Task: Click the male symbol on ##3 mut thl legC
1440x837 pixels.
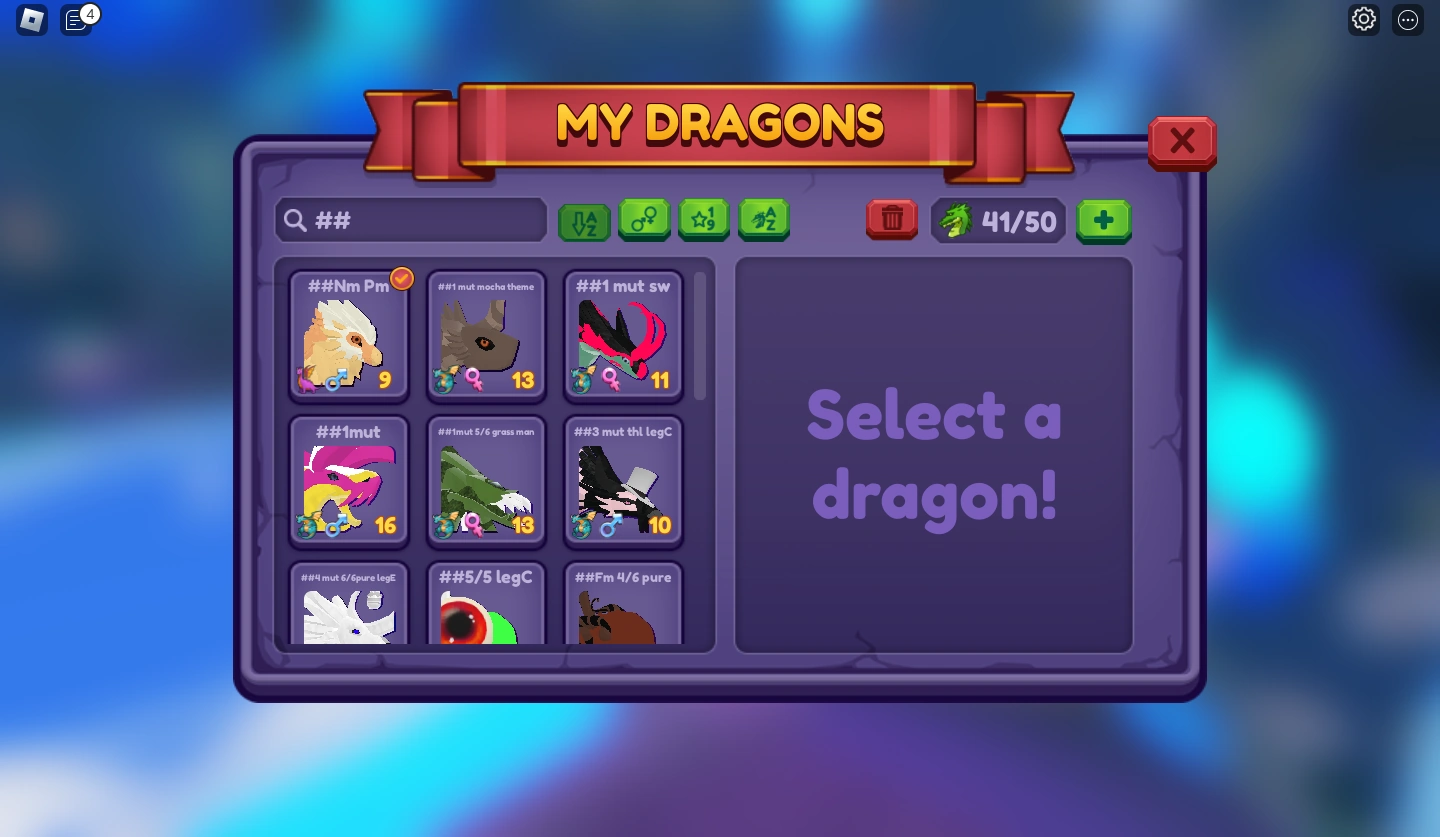Action: click(x=610, y=523)
